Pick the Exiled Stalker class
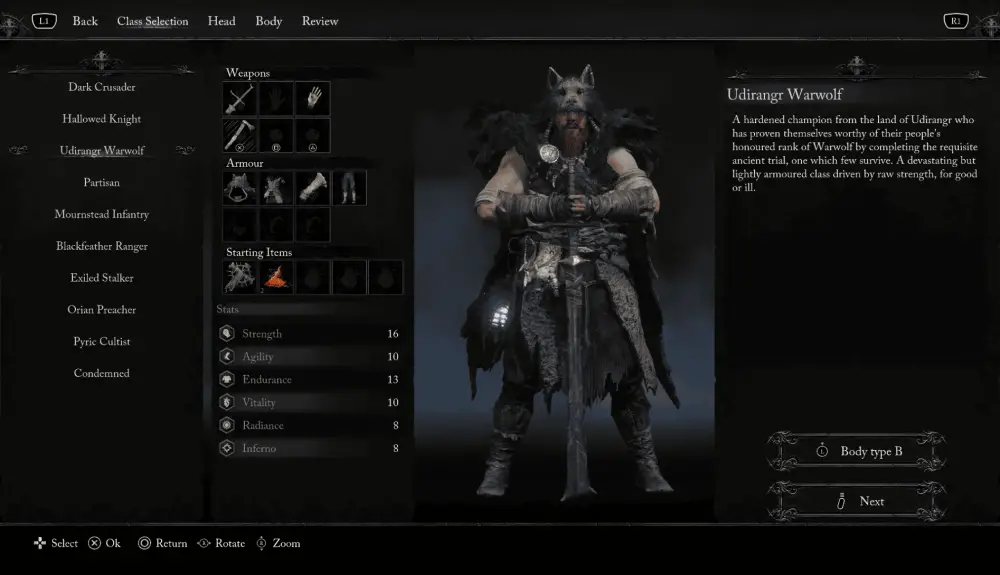Image resolution: width=1000 pixels, height=575 pixels. tap(102, 278)
